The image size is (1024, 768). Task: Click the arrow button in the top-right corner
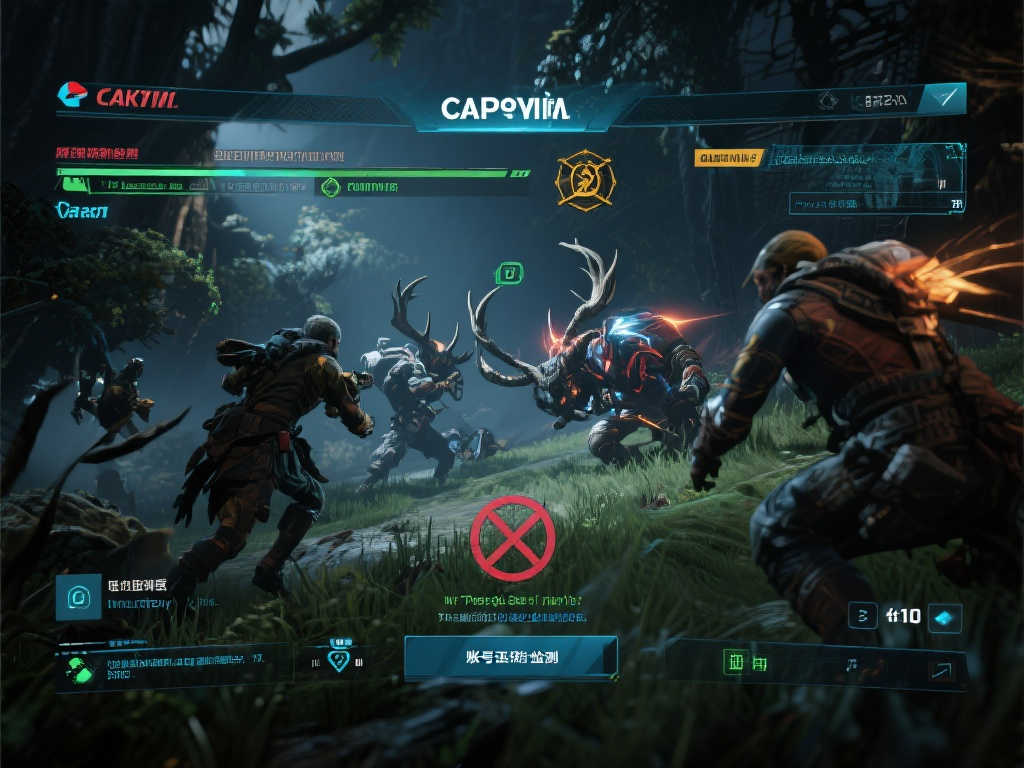tap(943, 98)
